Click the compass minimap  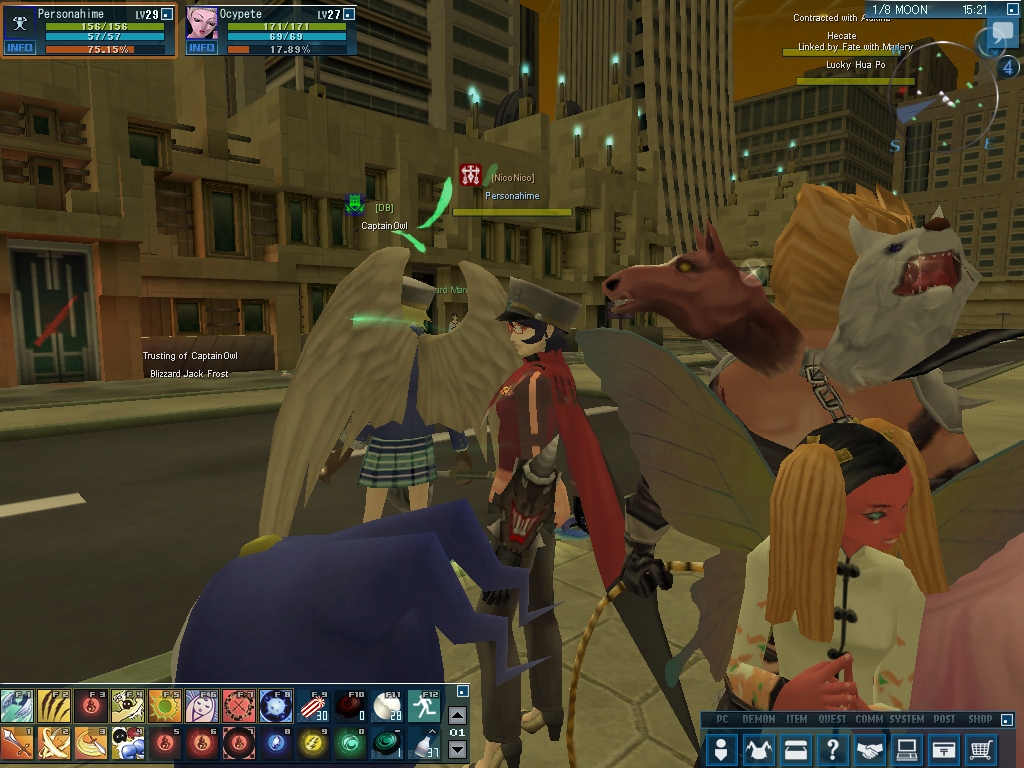(945, 105)
